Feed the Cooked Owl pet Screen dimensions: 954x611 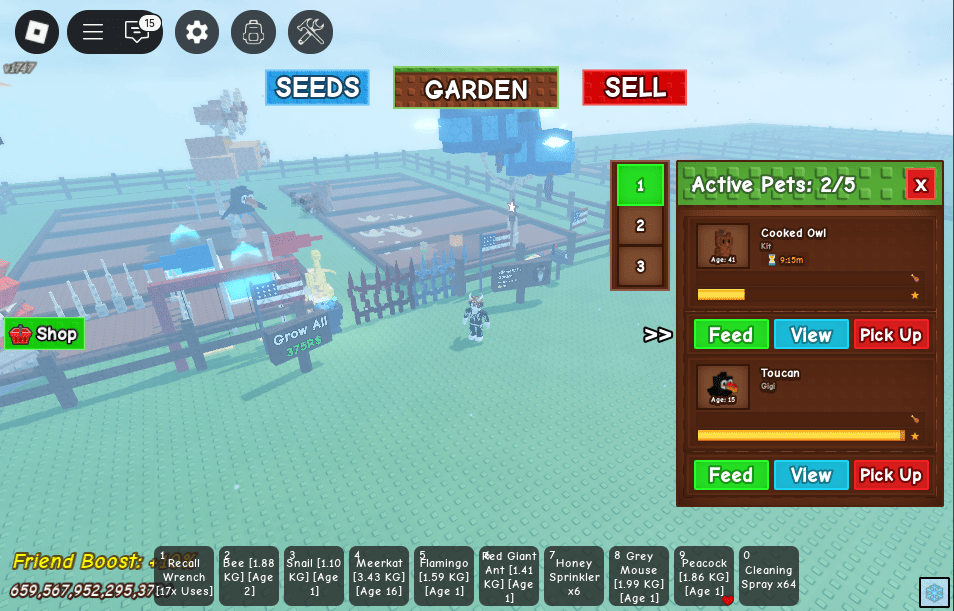(x=731, y=335)
